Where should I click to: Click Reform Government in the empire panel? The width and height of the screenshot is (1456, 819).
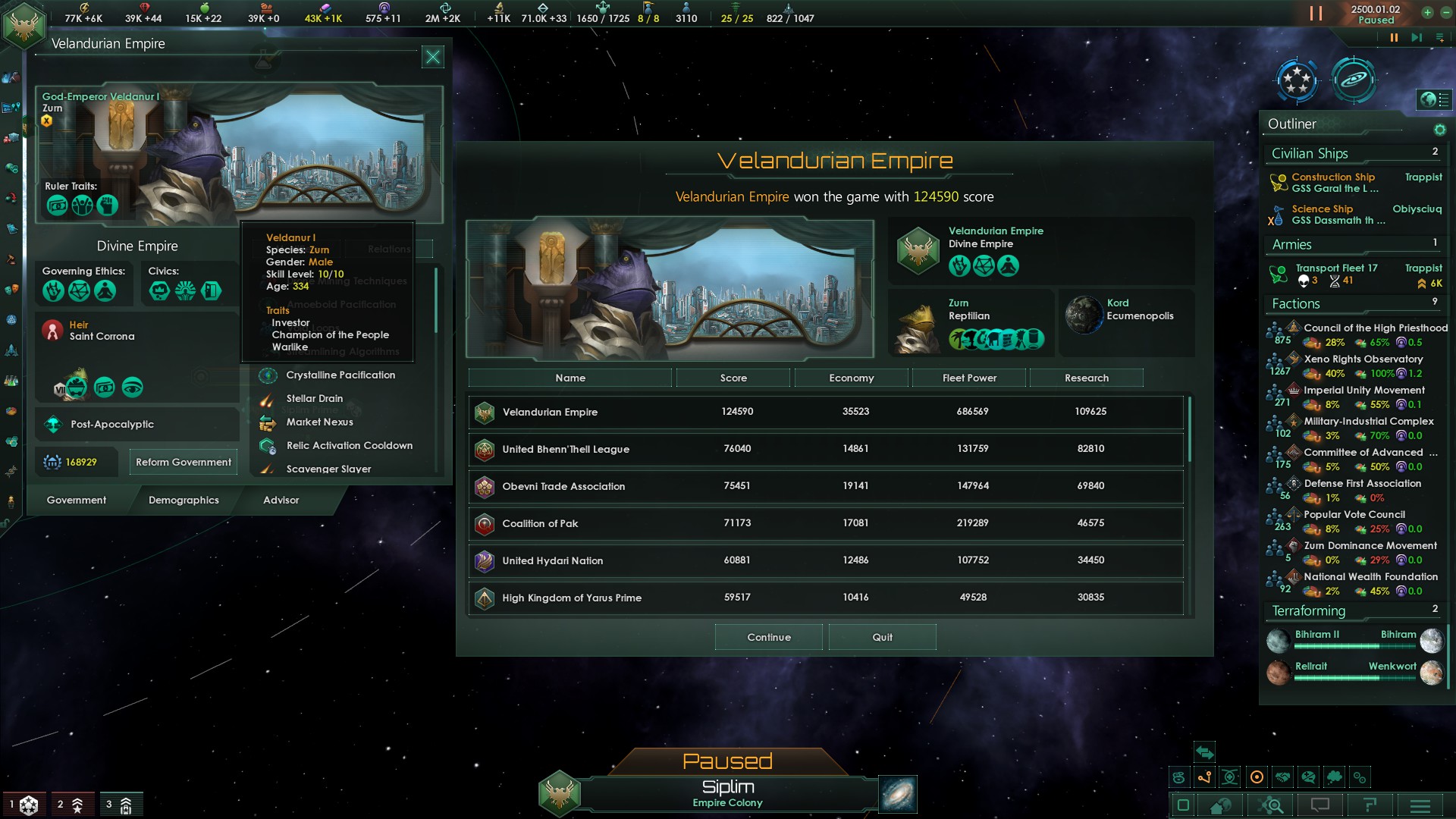click(183, 461)
